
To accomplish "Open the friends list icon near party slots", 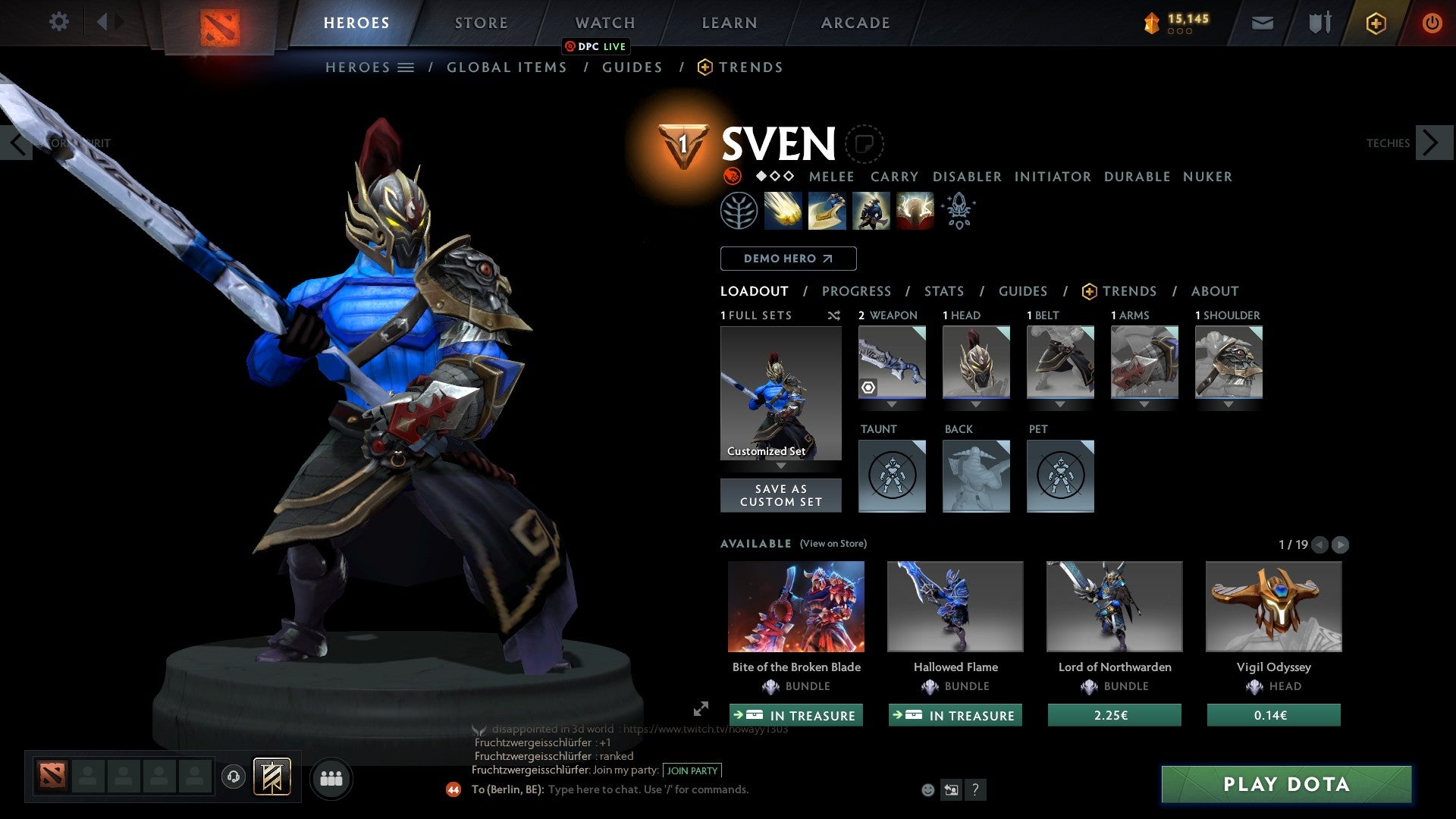I will click(330, 777).
